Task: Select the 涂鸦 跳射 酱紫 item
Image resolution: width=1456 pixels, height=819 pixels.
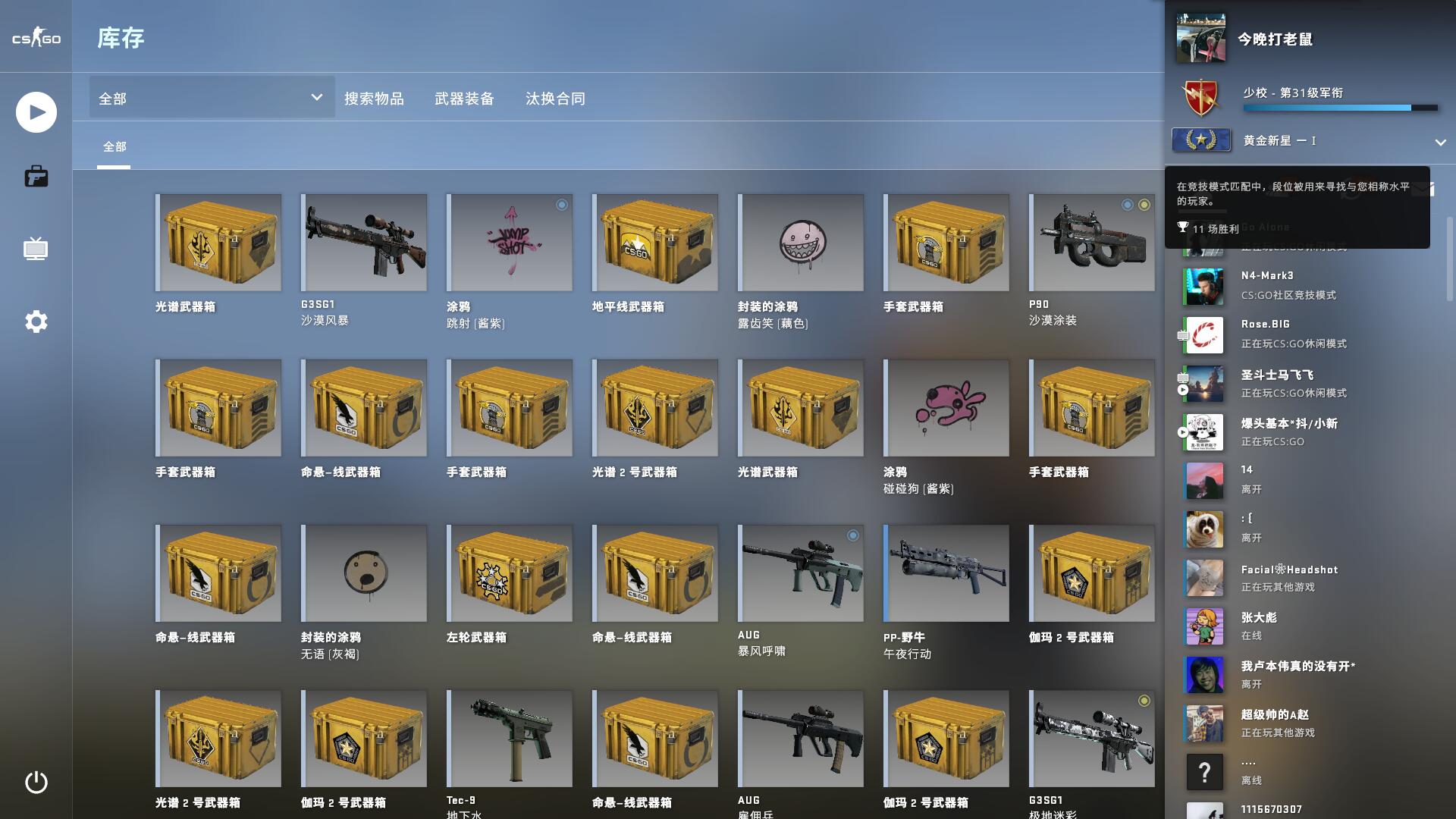Action: tap(509, 242)
